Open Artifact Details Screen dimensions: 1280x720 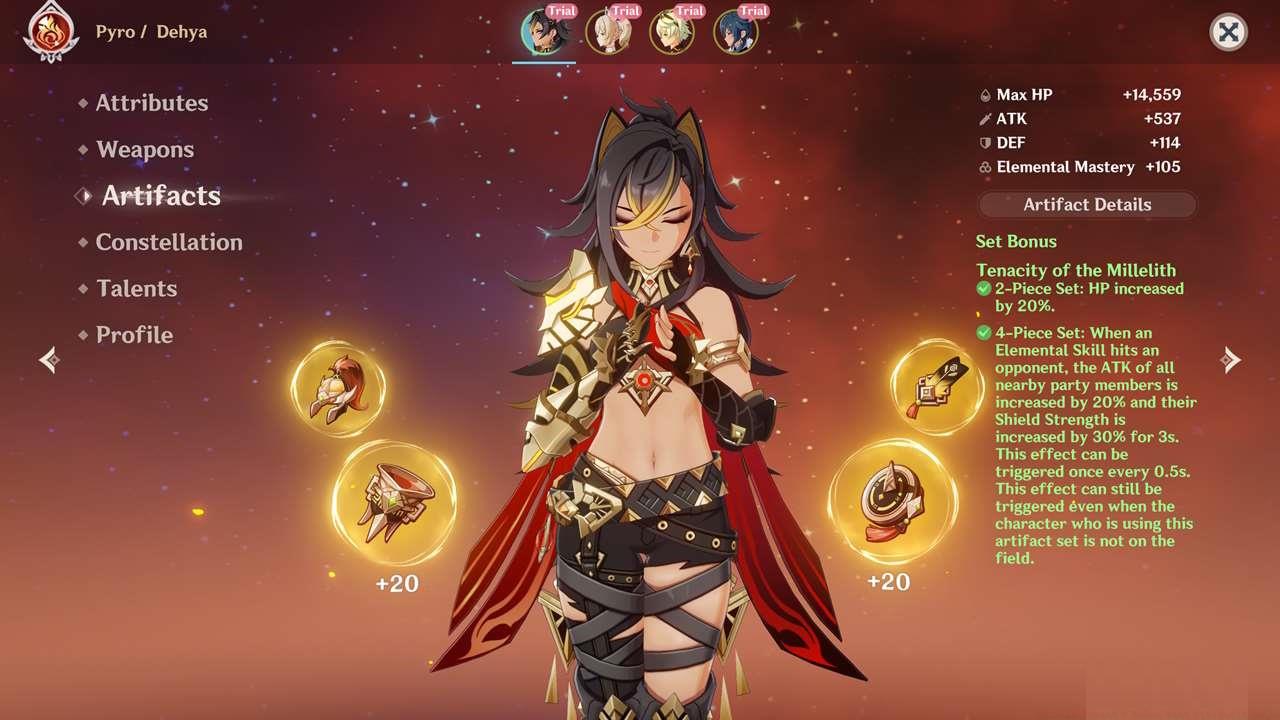tap(1087, 204)
